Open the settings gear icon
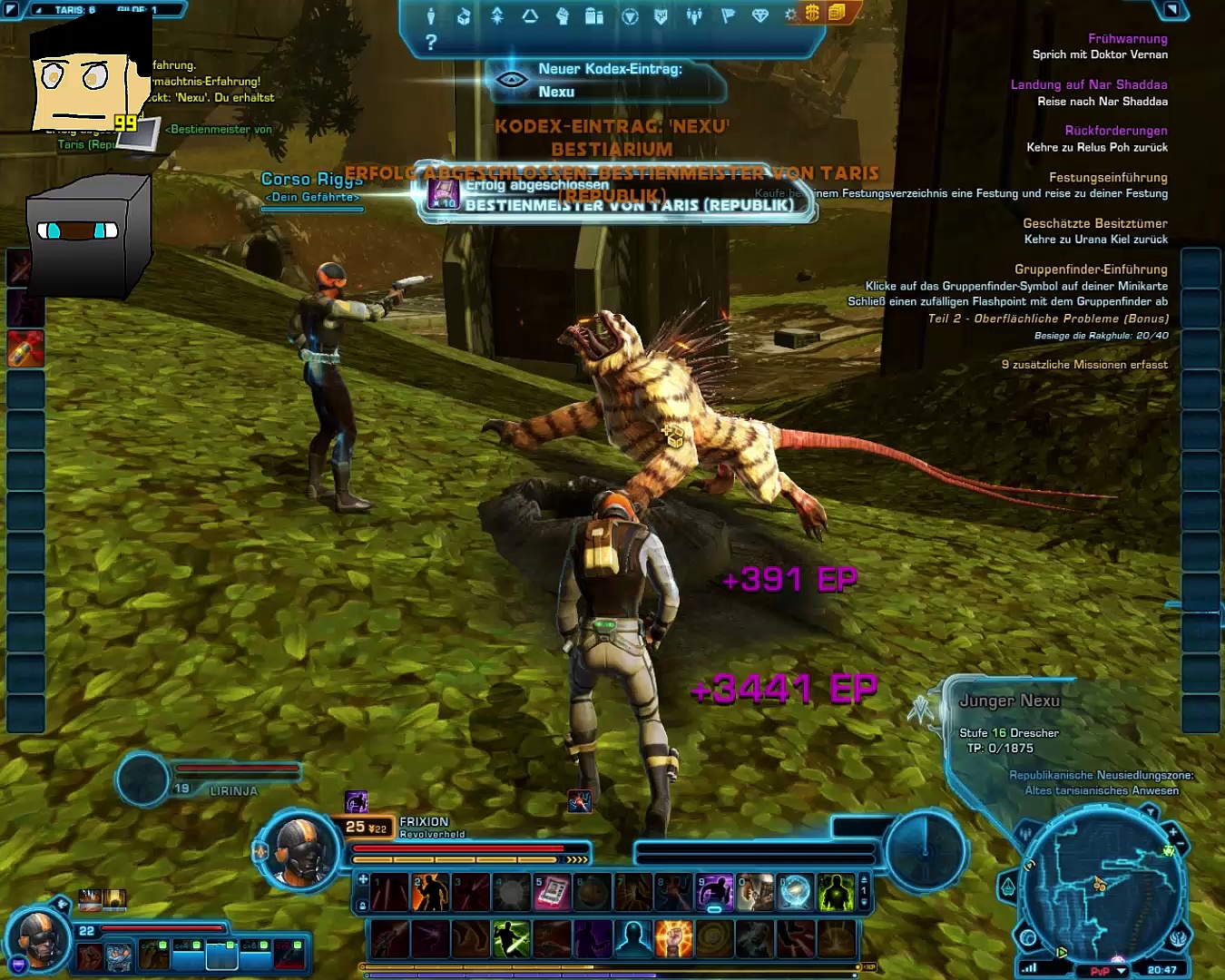 point(790,15)
